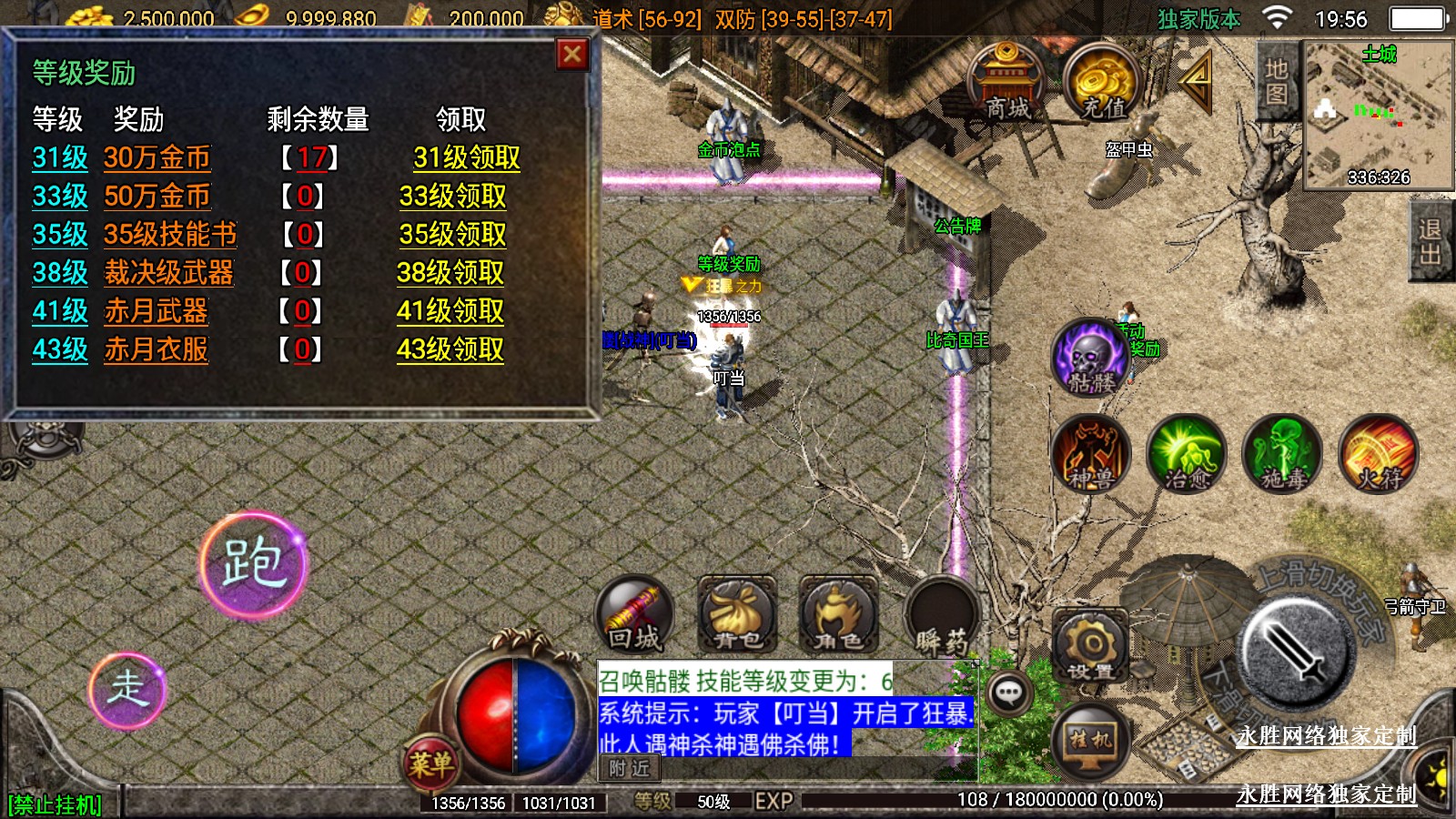Open the 角色 character sheet

coord(838,614)
